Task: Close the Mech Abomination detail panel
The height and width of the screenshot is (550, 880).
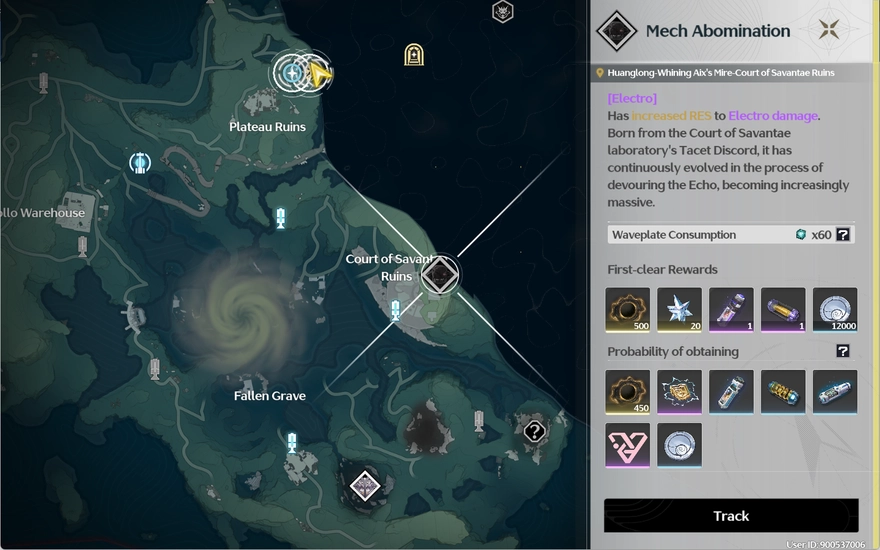Action: (x=828, y=30)
